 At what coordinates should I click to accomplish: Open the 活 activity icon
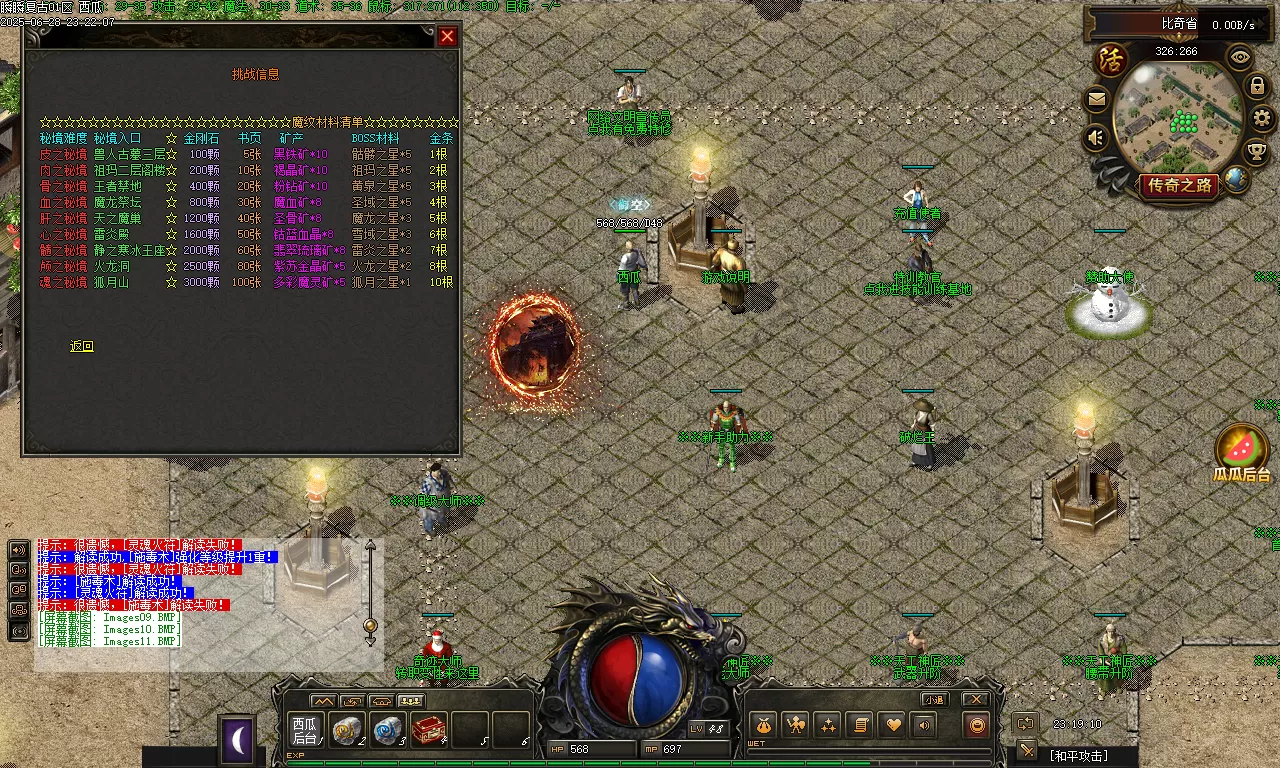[1110, 59]
